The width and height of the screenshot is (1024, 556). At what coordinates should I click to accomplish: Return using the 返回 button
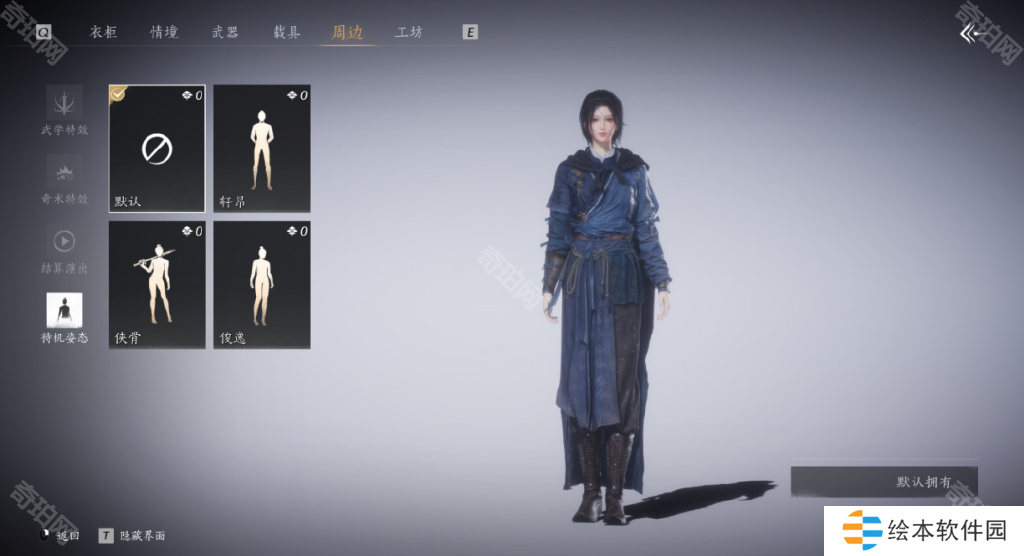coord(60,536)
